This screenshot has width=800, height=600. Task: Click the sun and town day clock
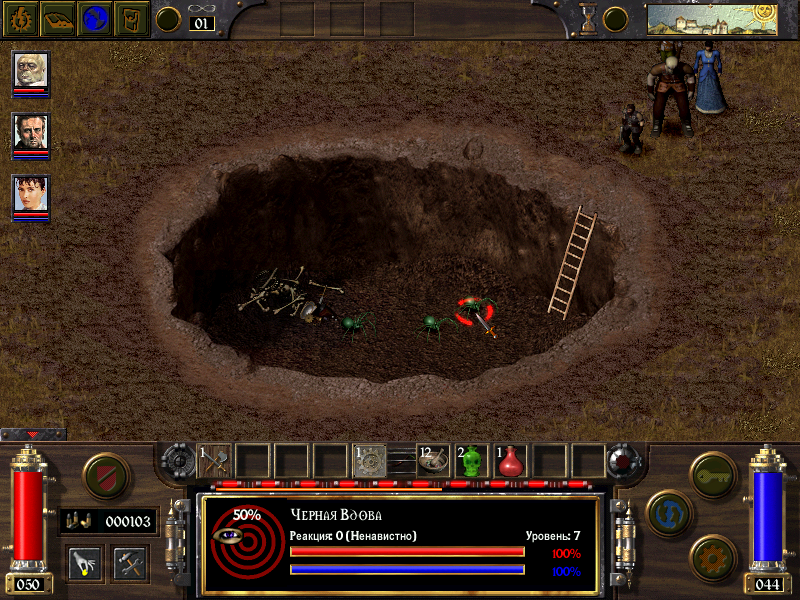(x=712, y=18)
